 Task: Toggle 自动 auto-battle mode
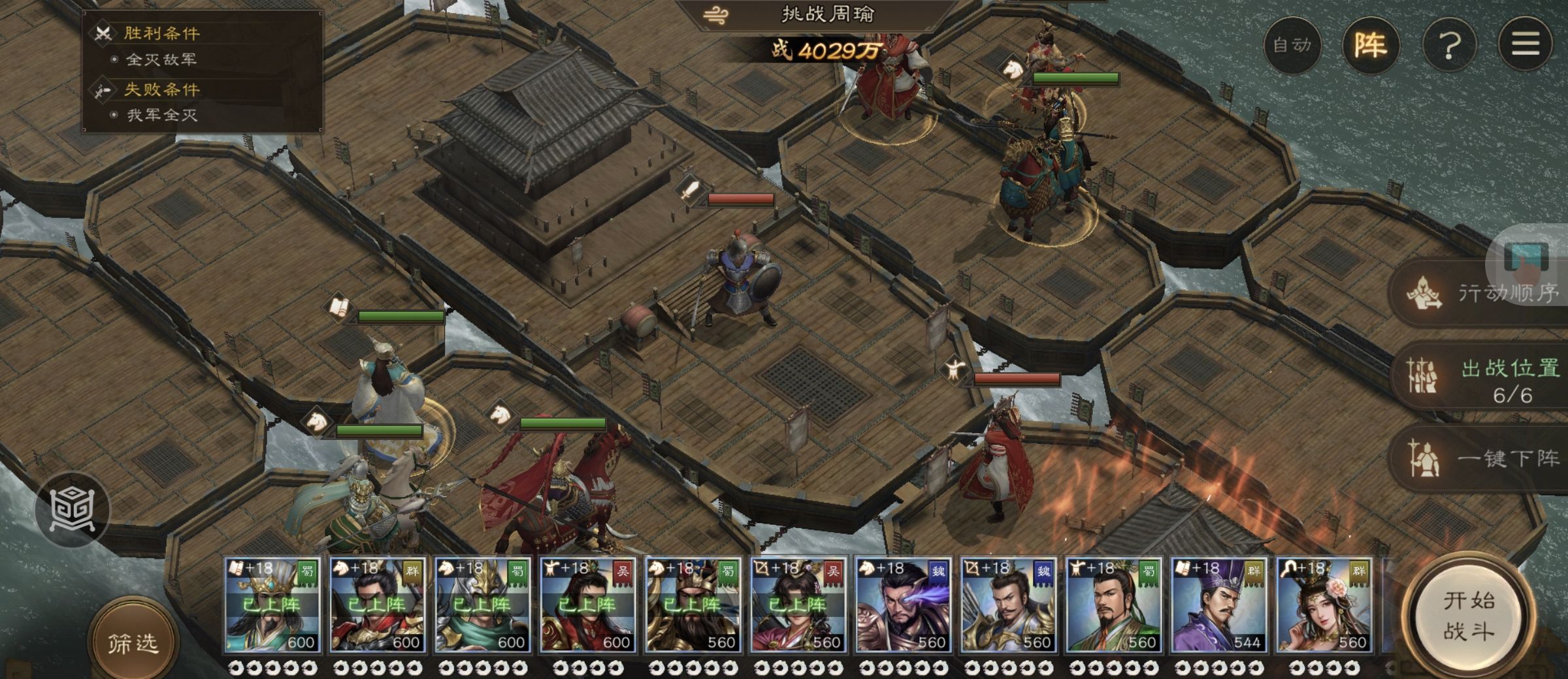[1292, 45]
